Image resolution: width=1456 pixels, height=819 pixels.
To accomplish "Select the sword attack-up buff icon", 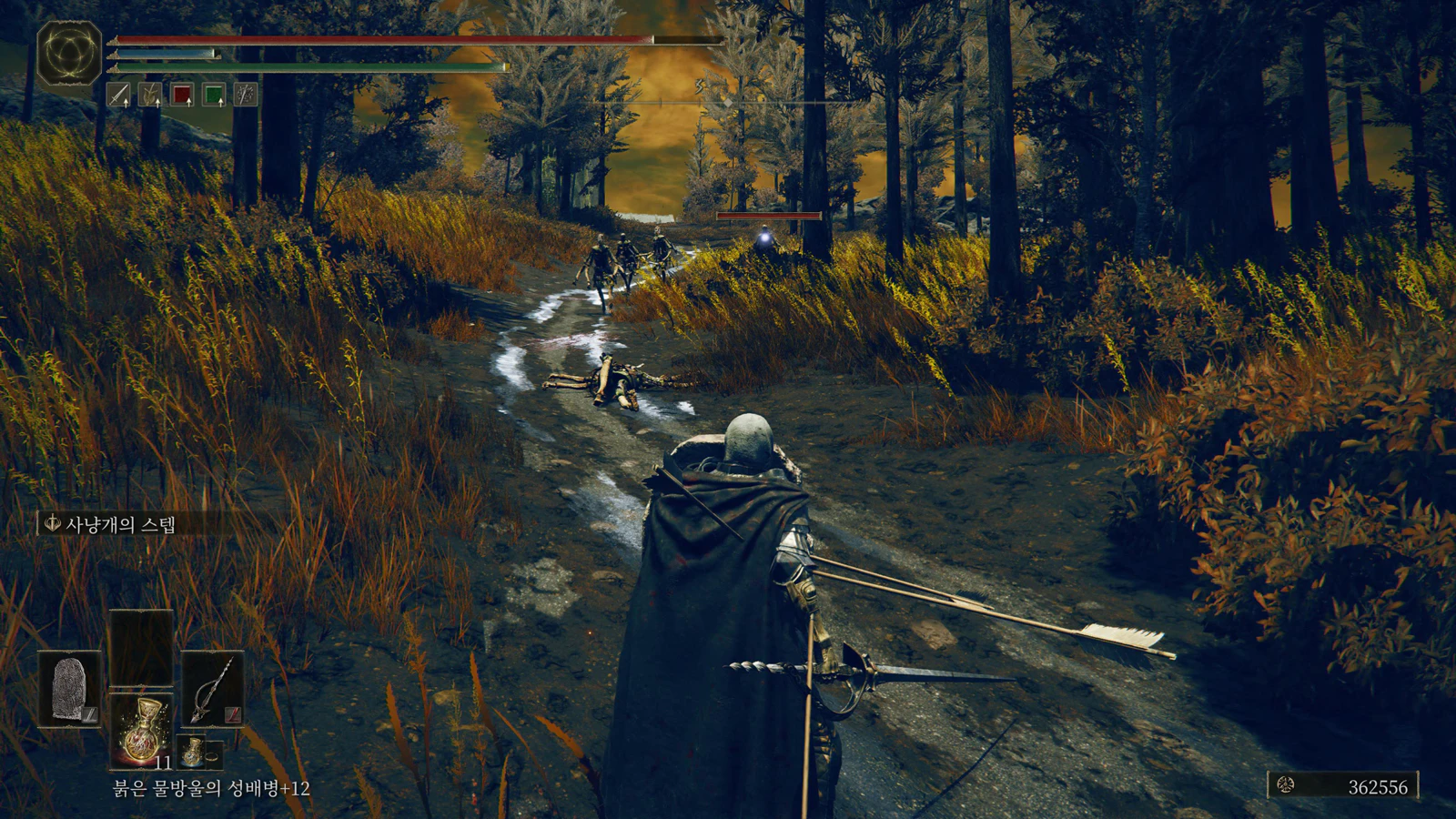I will [x=119, y=95].
